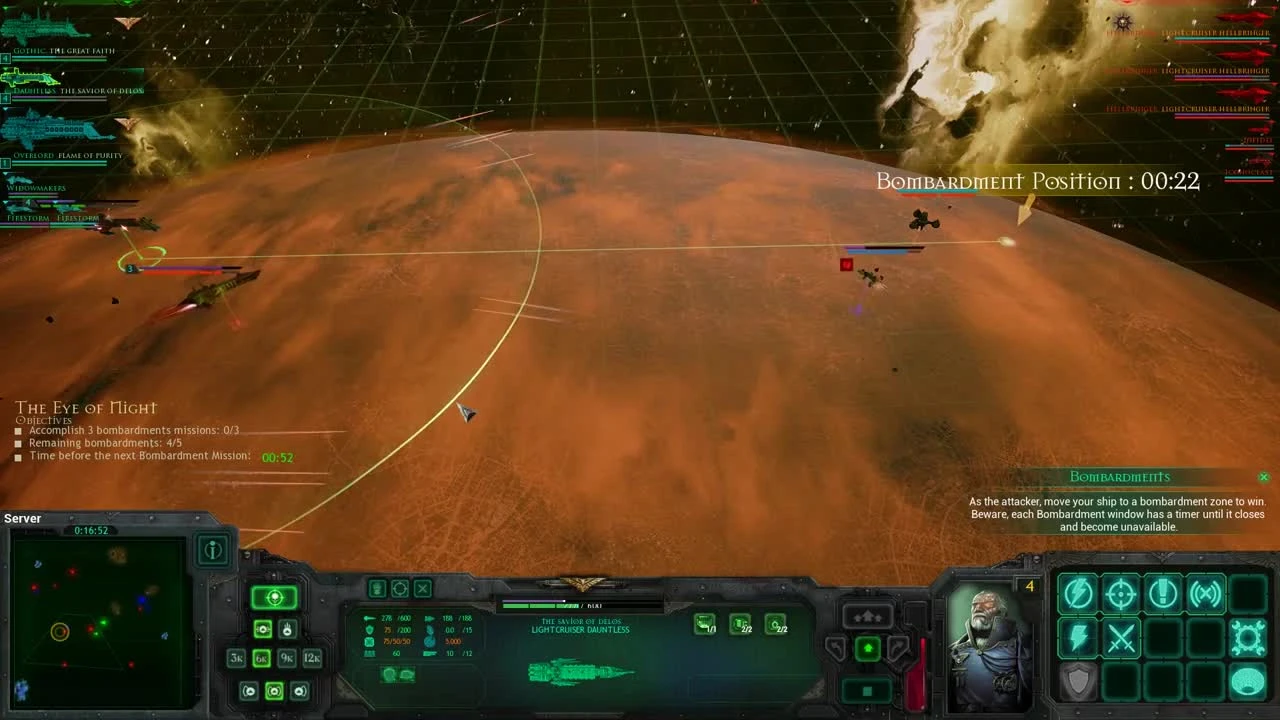
Task: Open the info panel above the minimap
Action: tap(213, 548)
